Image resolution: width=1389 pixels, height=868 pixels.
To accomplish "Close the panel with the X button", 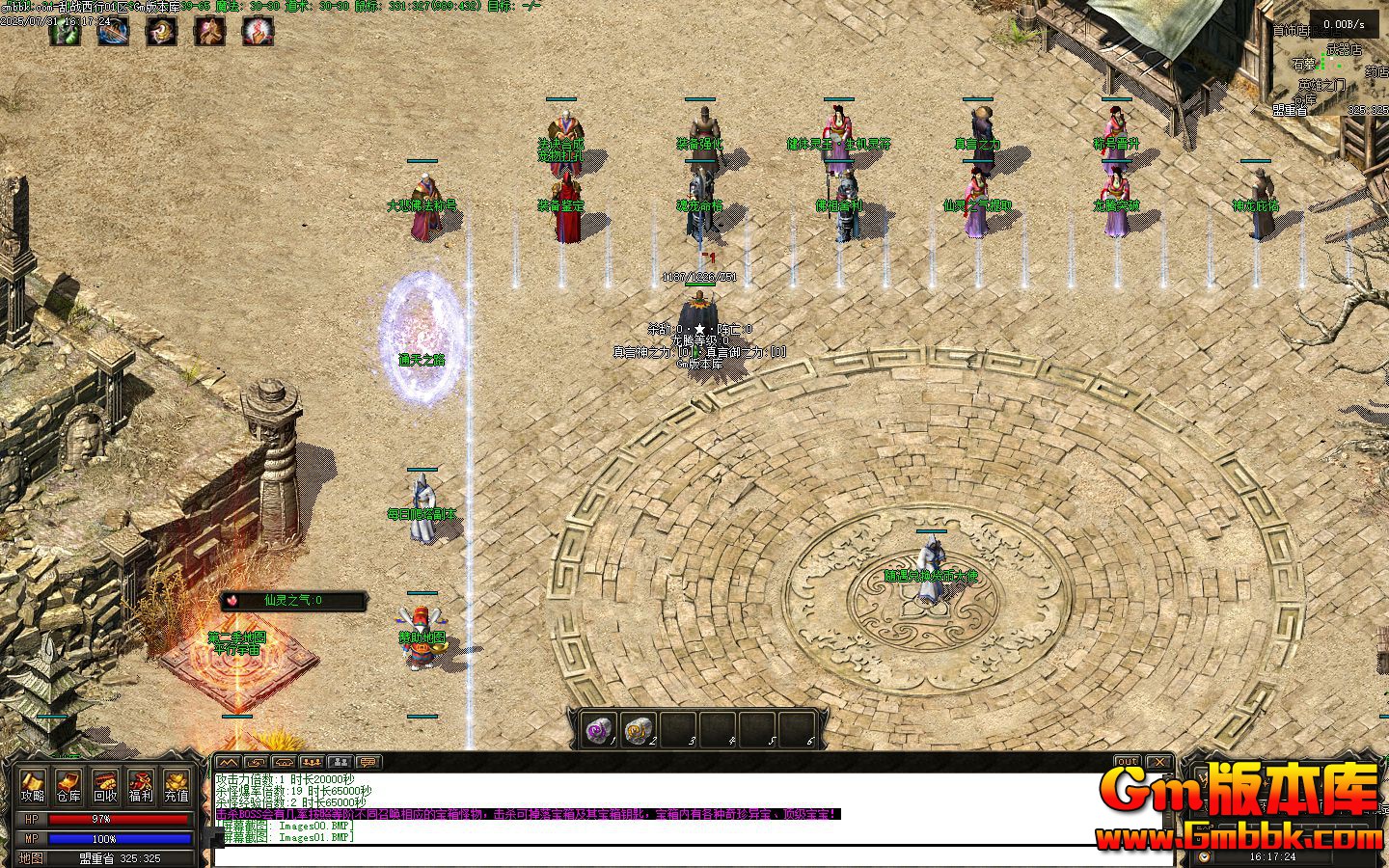I will pos(1159,762).
